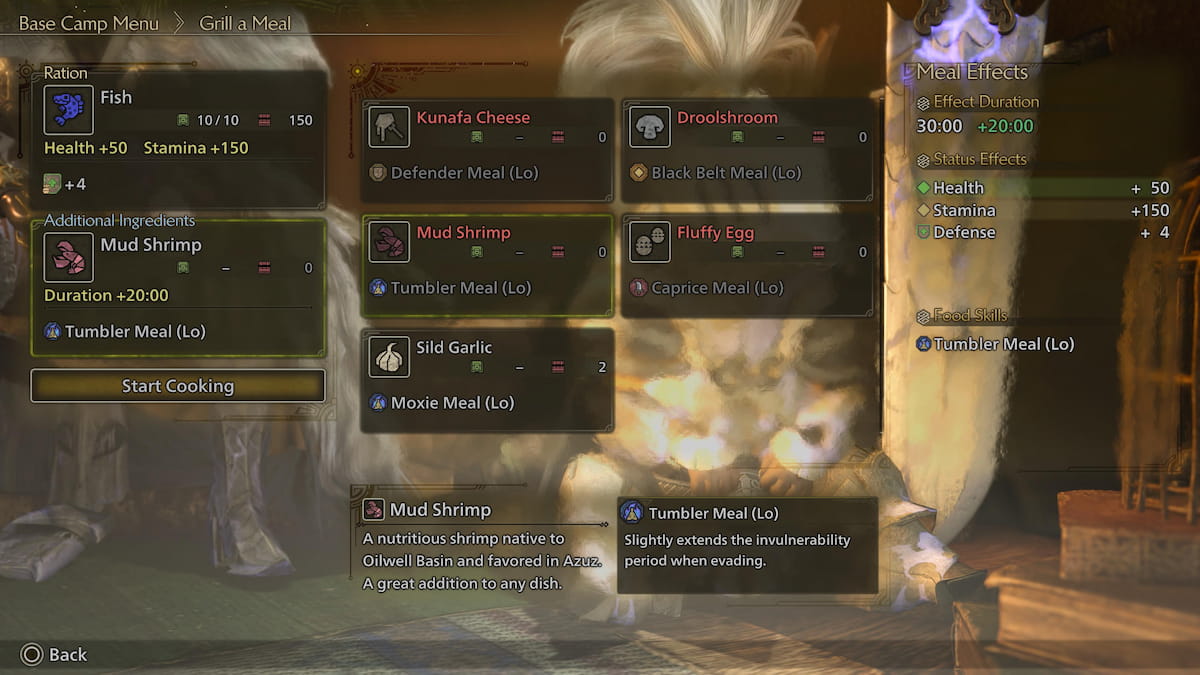Open the Base Camp Menu breadcrumb
The height and width of the screenshot is (675, 1200).
pyautogui.click(x=89, y=23)
